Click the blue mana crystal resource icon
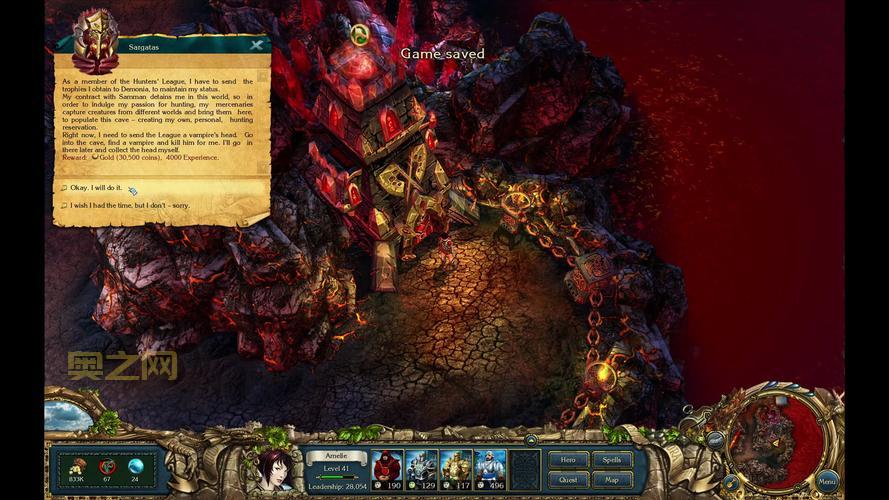This screenshot has height=500, width=889. tap(136, 466)
